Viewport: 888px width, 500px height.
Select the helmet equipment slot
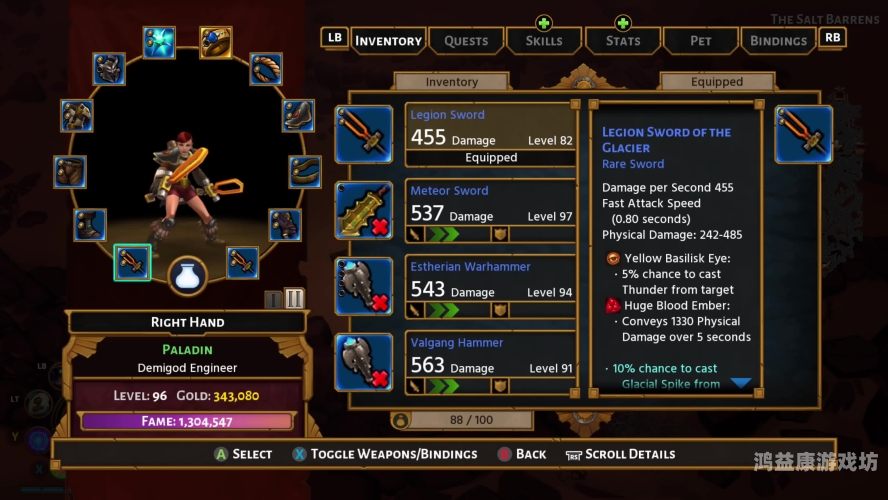pos(109,69)
